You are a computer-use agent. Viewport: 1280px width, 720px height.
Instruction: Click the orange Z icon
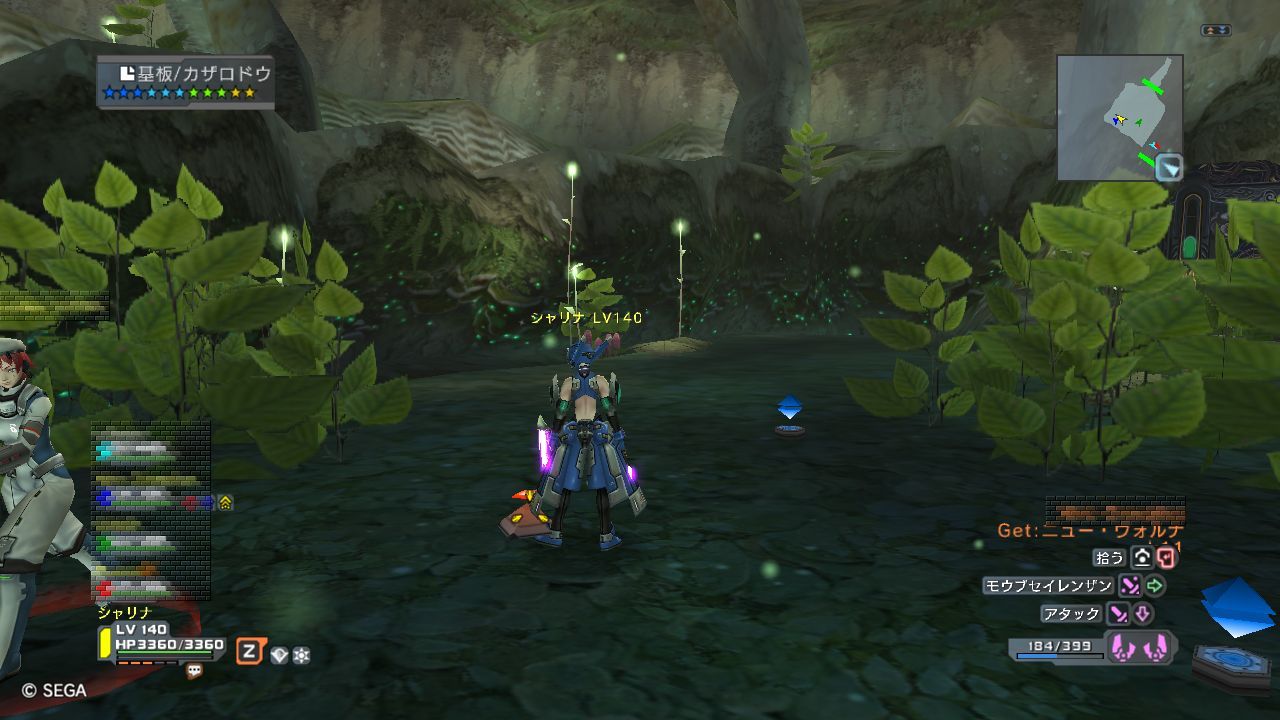248,653
